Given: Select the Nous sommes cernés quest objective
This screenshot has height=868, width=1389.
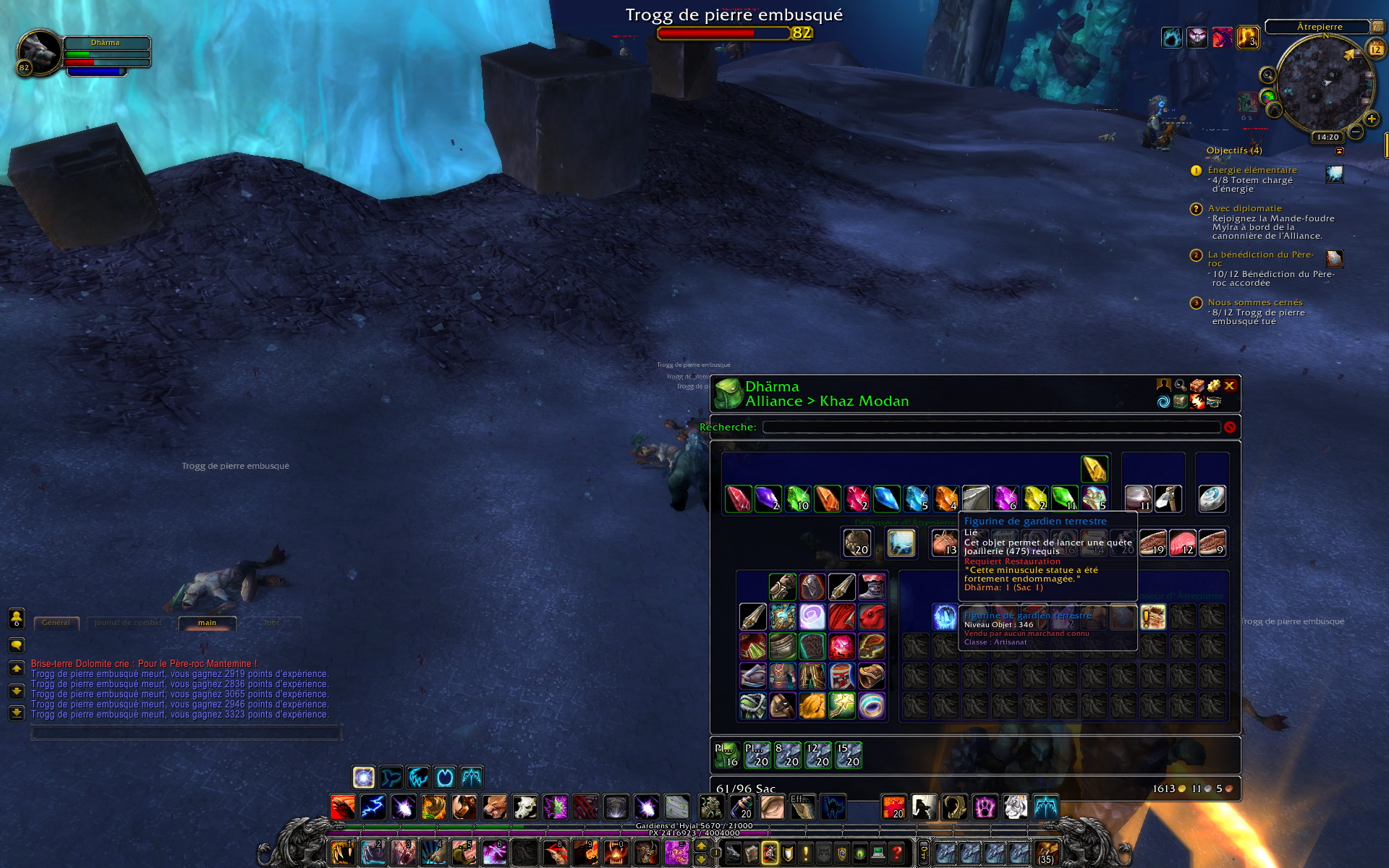Looking at the screenshot, I should point(1254,302).
